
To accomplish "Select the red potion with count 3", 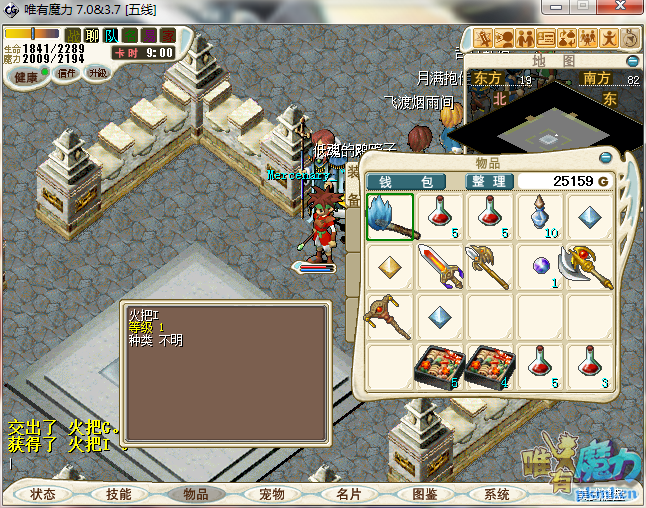I will click(591, 366).
